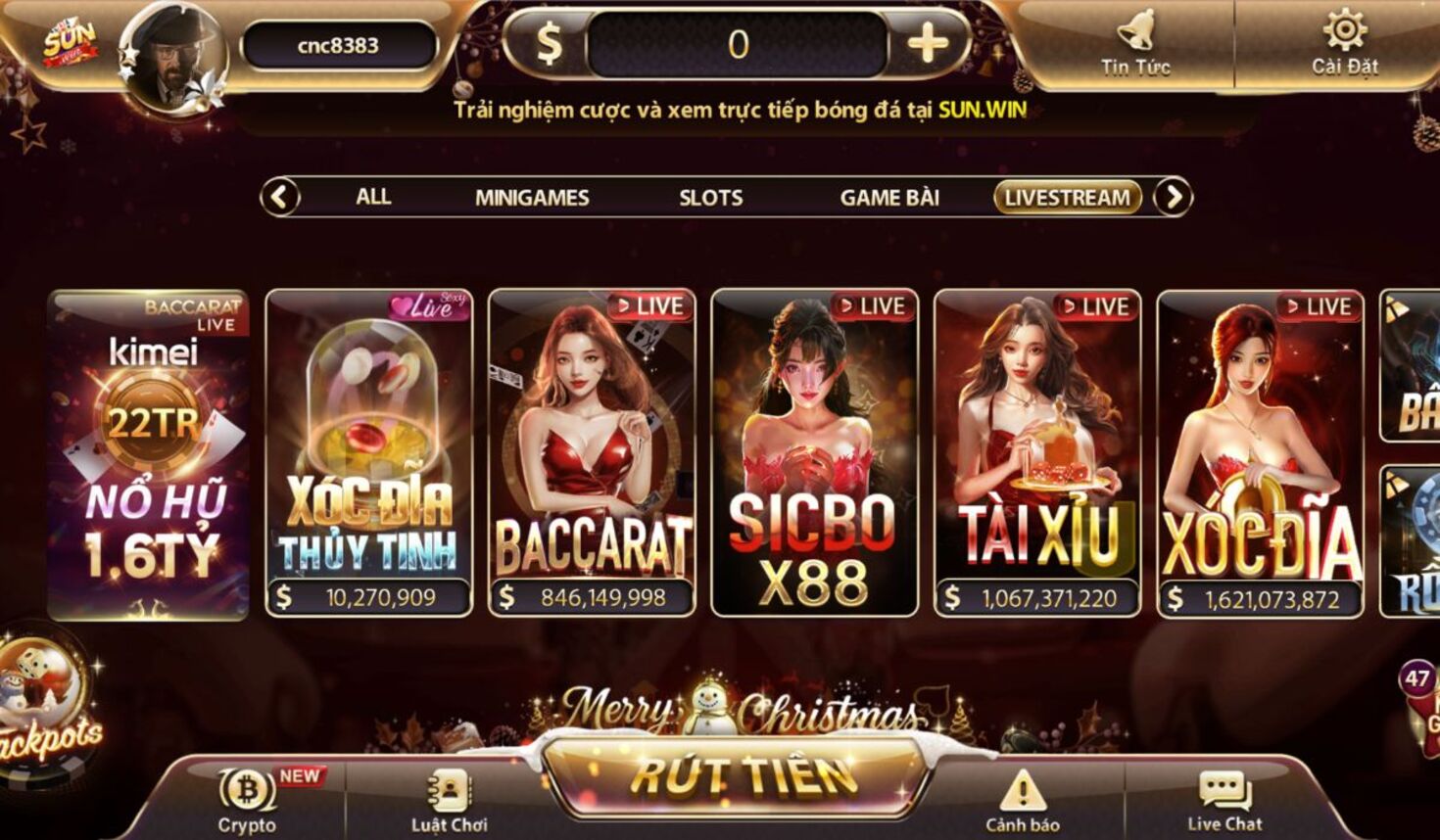Open Cài Đặt settings gear
The height and width of the screenshot is (840, 1440).
(x=1345, y=41)
